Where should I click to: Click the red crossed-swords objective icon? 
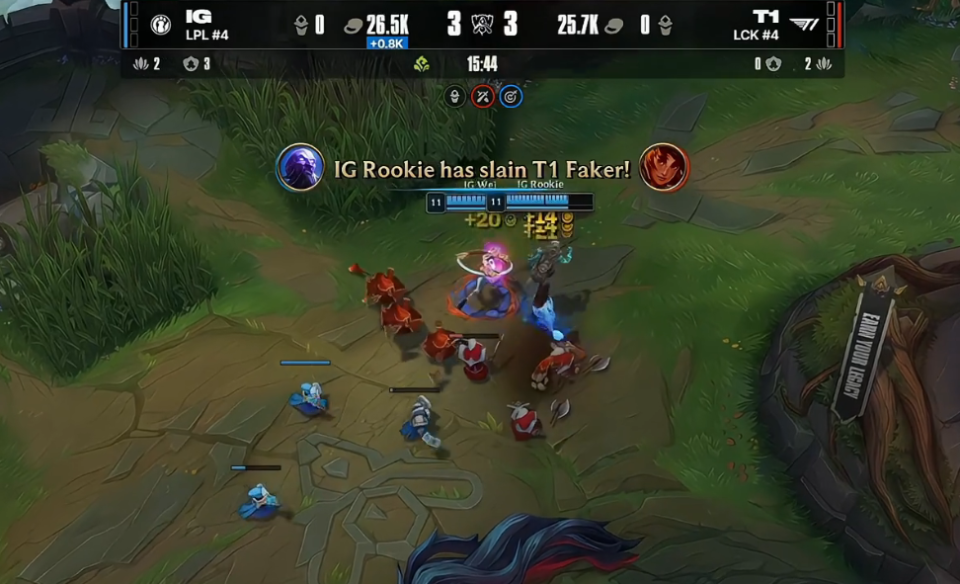pos(483,97)
